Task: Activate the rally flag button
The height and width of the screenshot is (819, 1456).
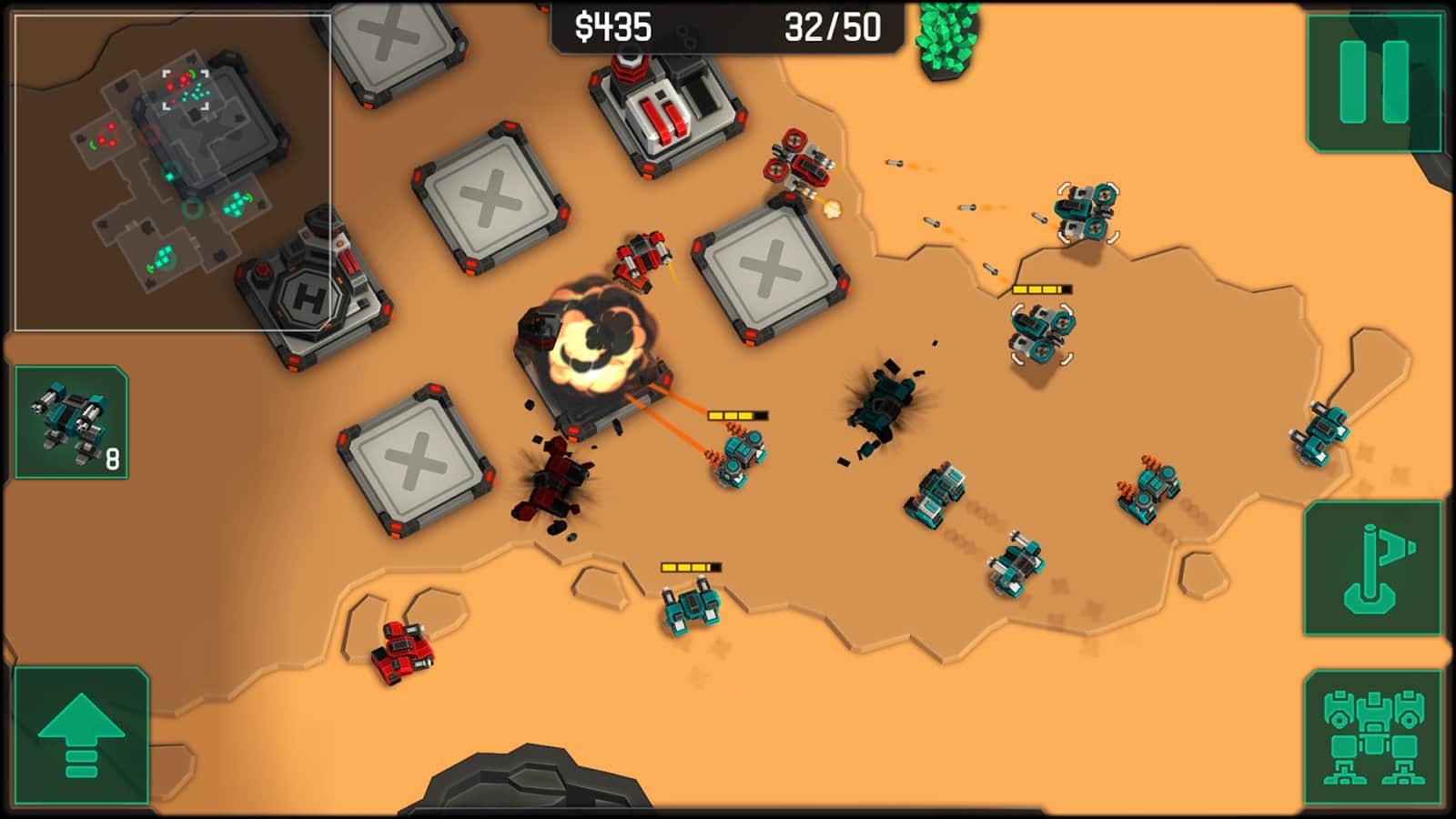Action: coord(1373,568)
